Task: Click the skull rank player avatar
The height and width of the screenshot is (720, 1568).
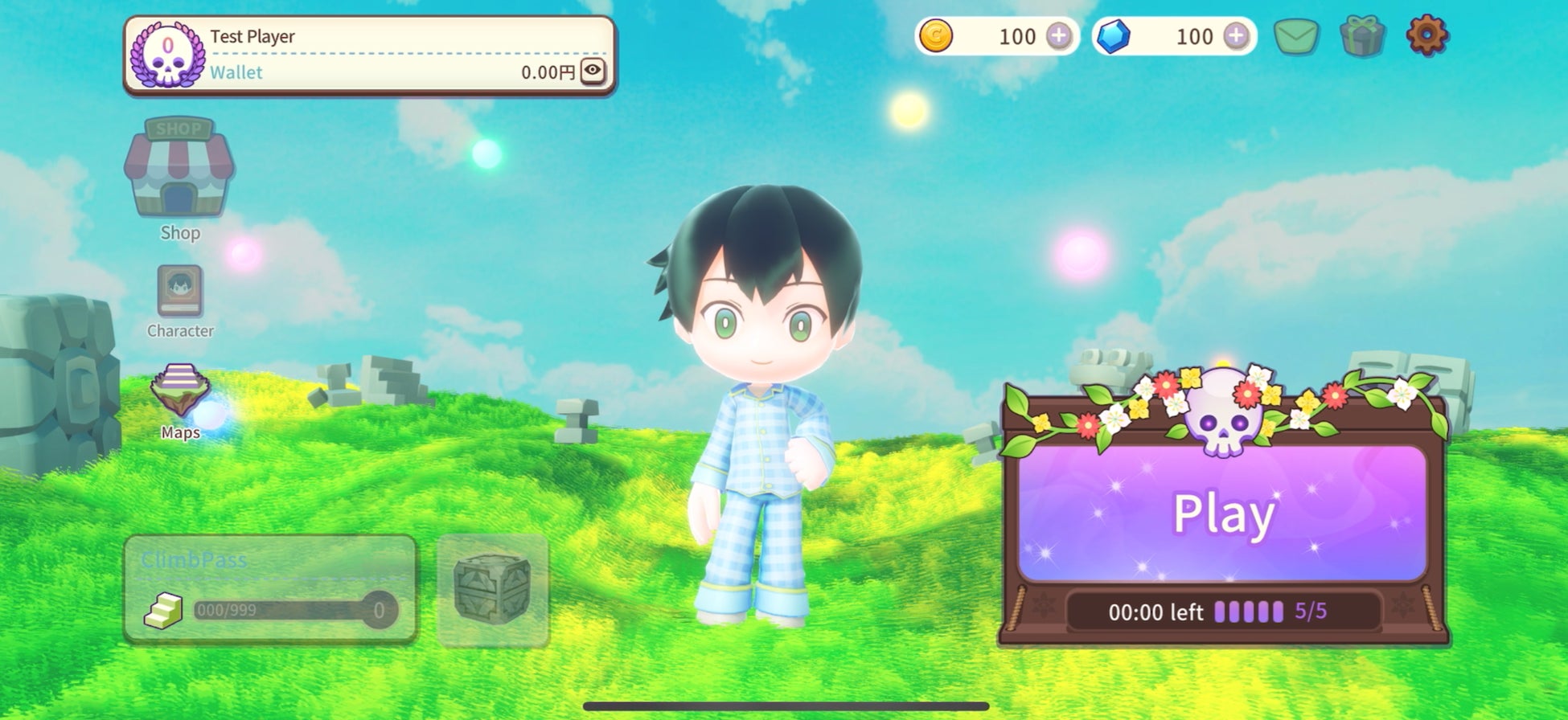Action: click(167, 55)
